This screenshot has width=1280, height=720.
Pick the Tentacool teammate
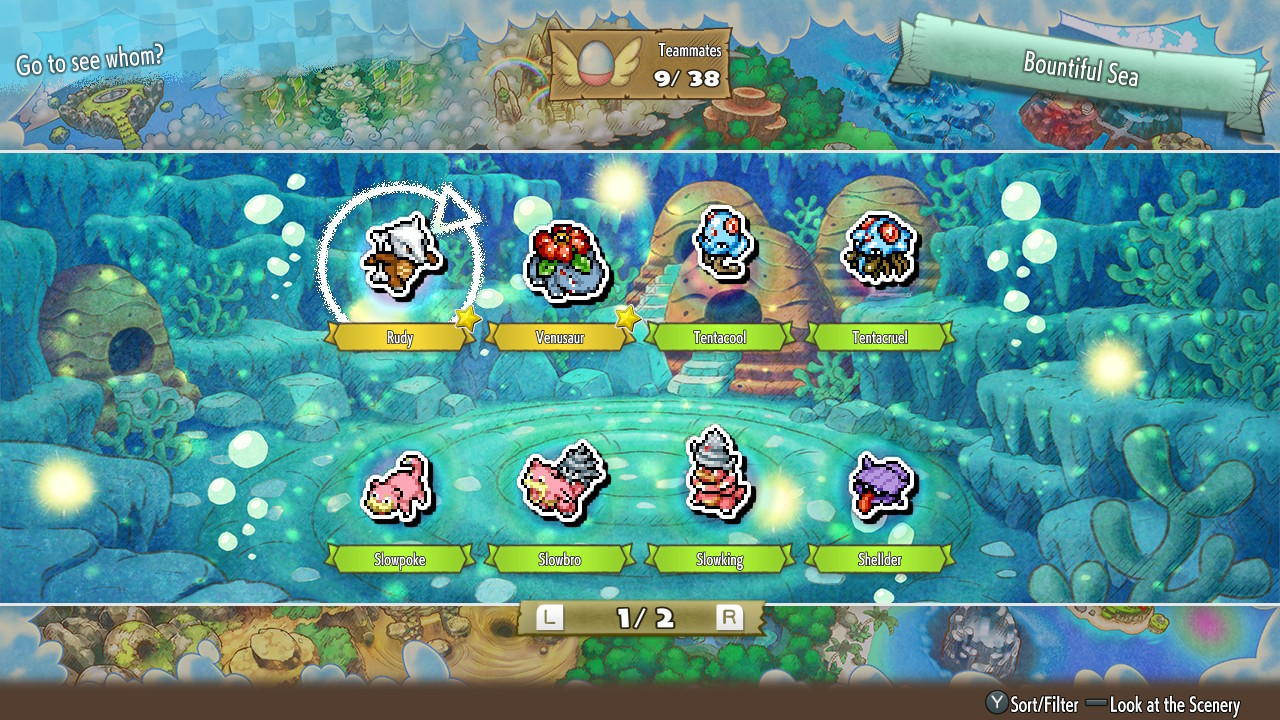(x=720, y=242)
